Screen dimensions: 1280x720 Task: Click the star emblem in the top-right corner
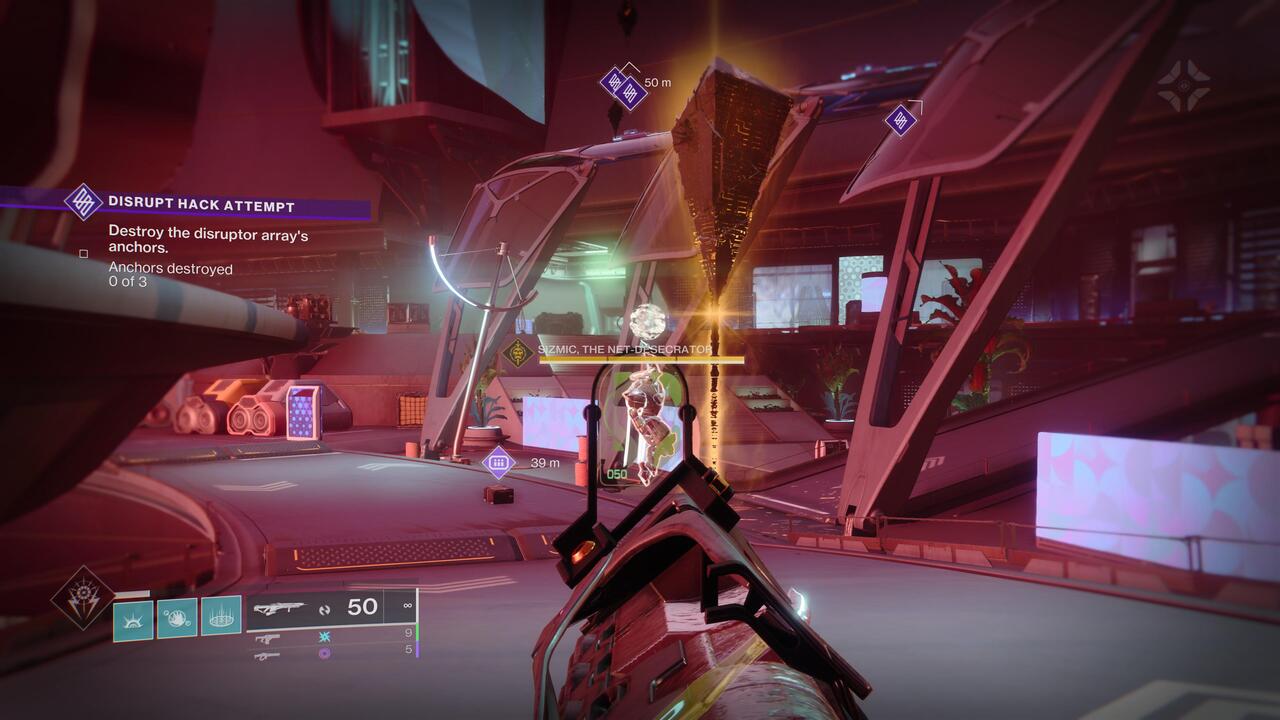pos(1185,83)
